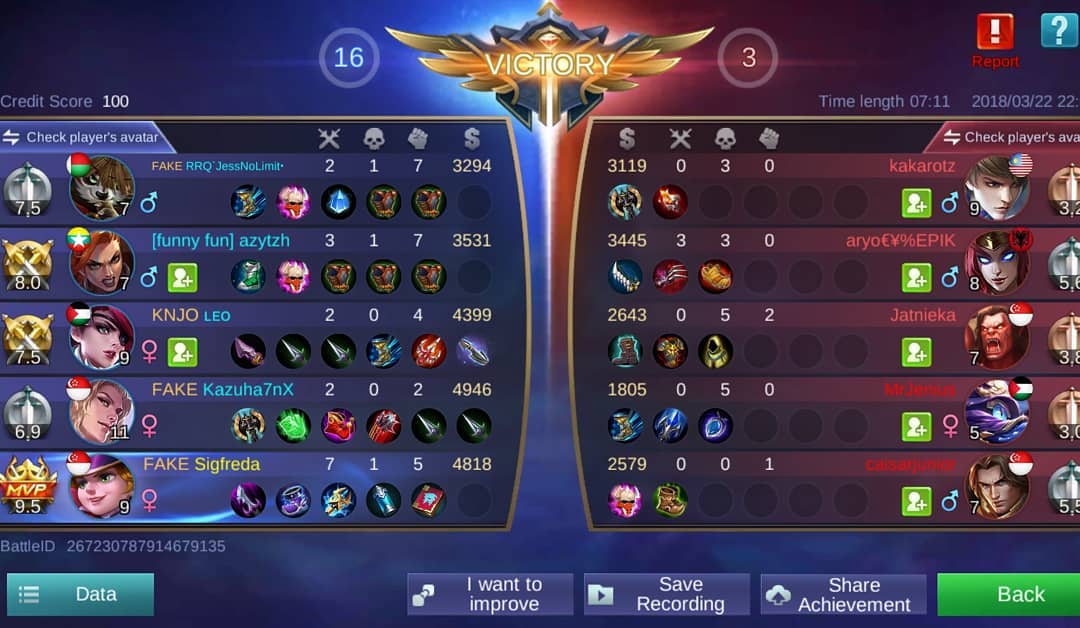Screen dimensions: 1080x628
Task: Open help with the blue question mark
Action: pos(1059,30)
